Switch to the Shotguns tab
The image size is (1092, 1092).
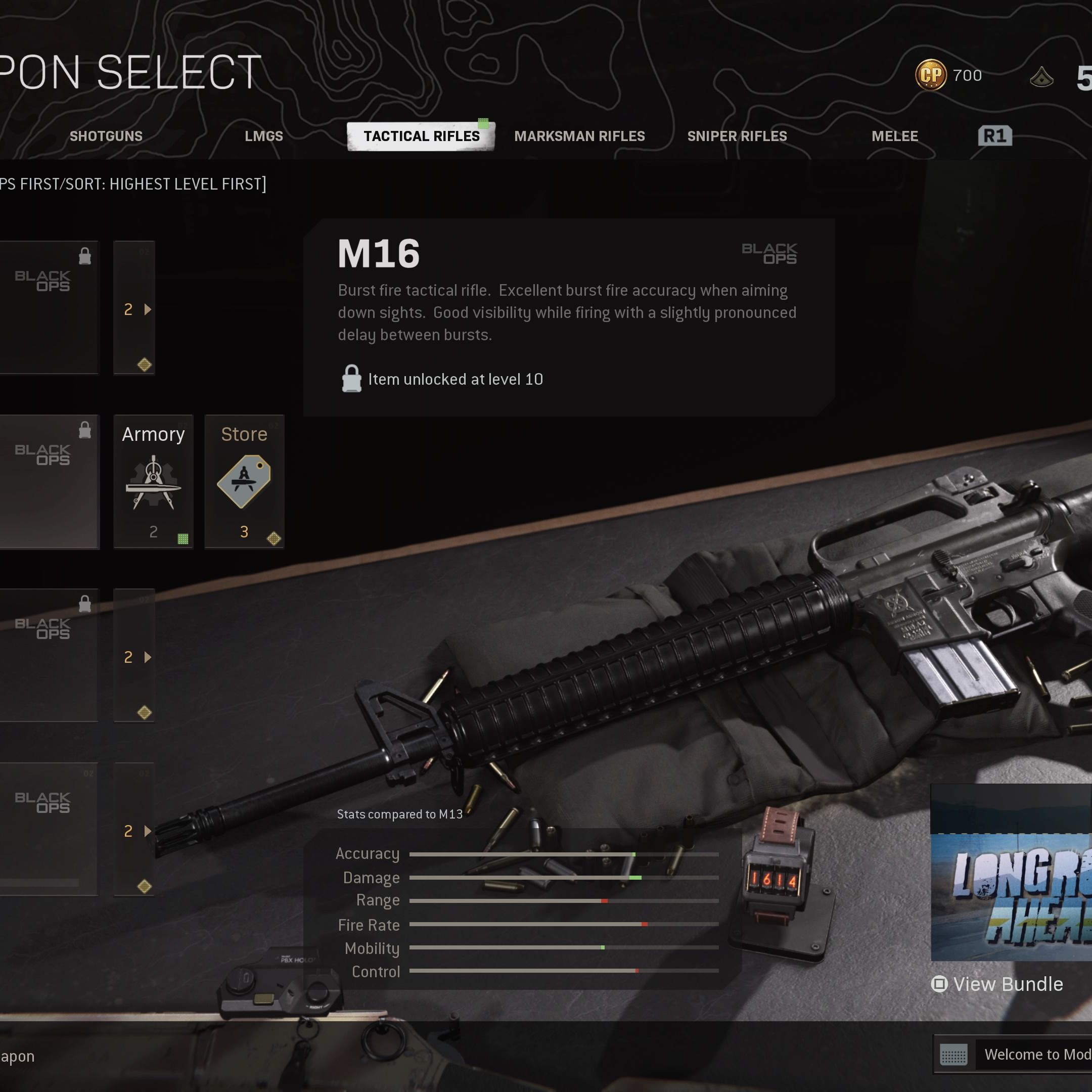point(106,136)
